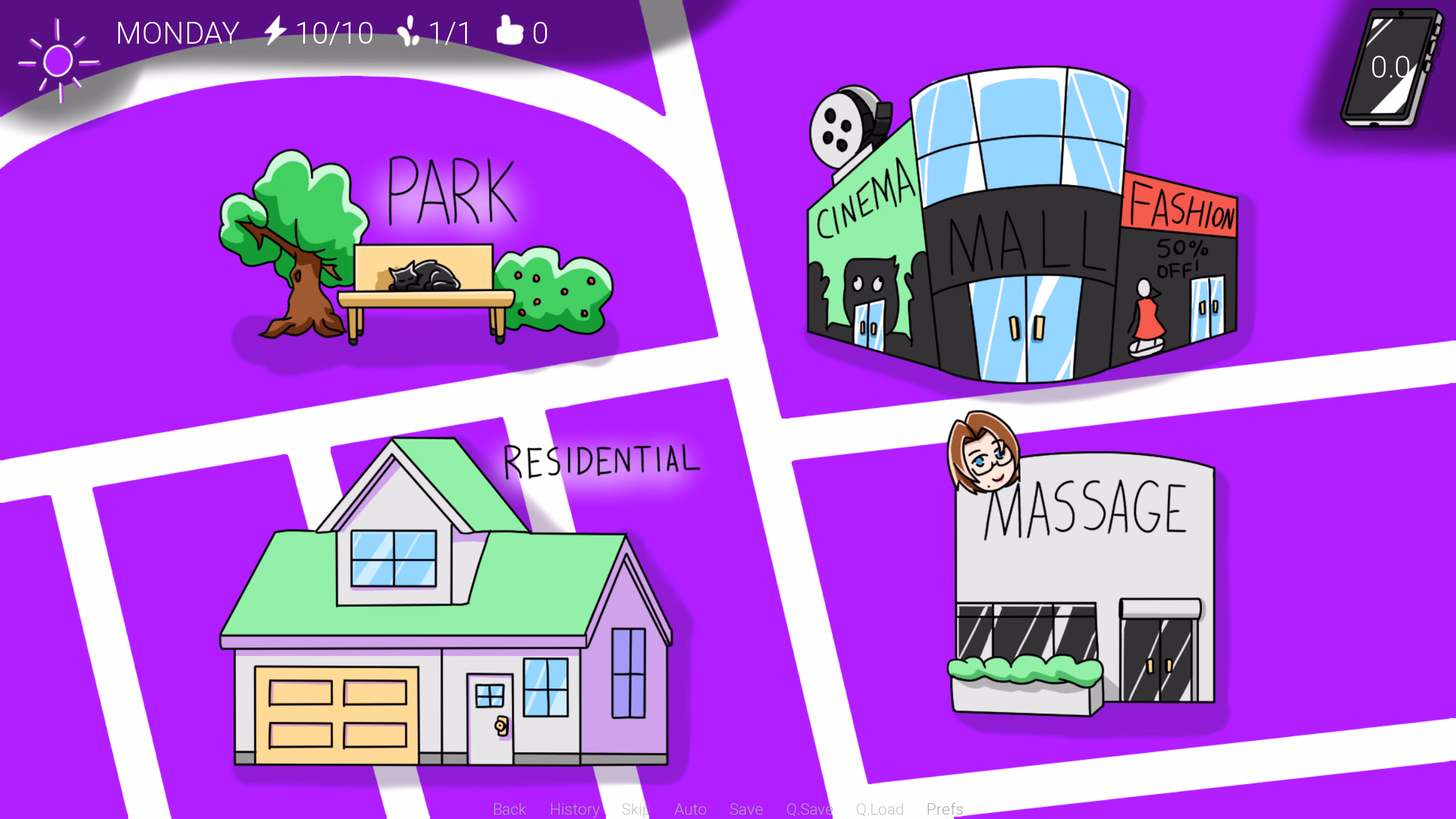
Task: Open Prefs settings
Action: click(x=945, y=809)
